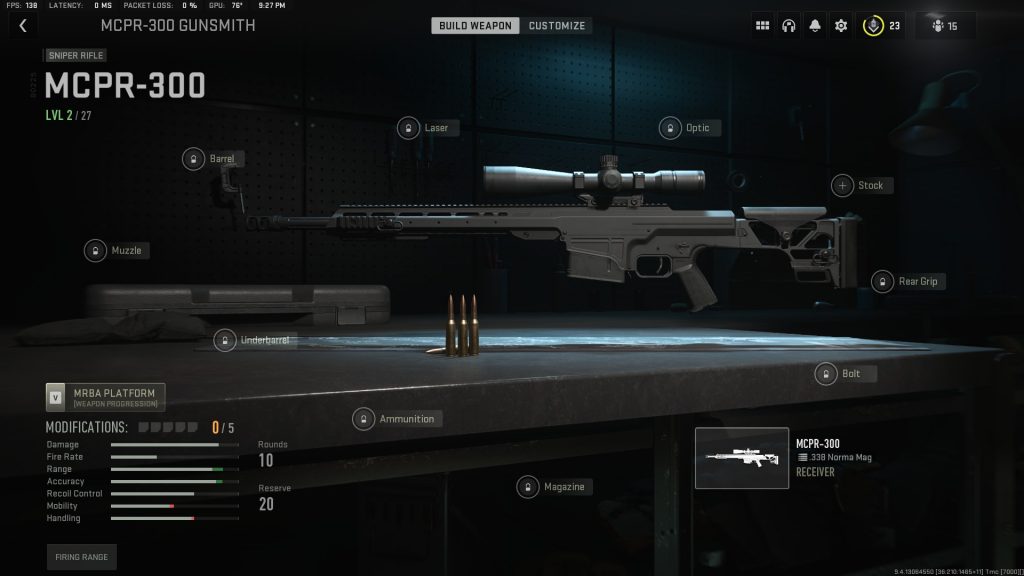The image size is (1024, 576).
Task: Choose the Underbarrel attachment slot
Action: (253, 340)
